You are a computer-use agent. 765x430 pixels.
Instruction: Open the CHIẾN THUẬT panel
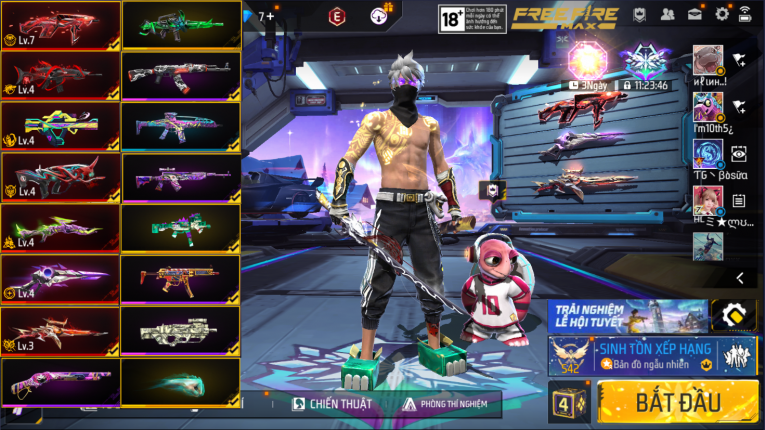[x=333, y=404]
